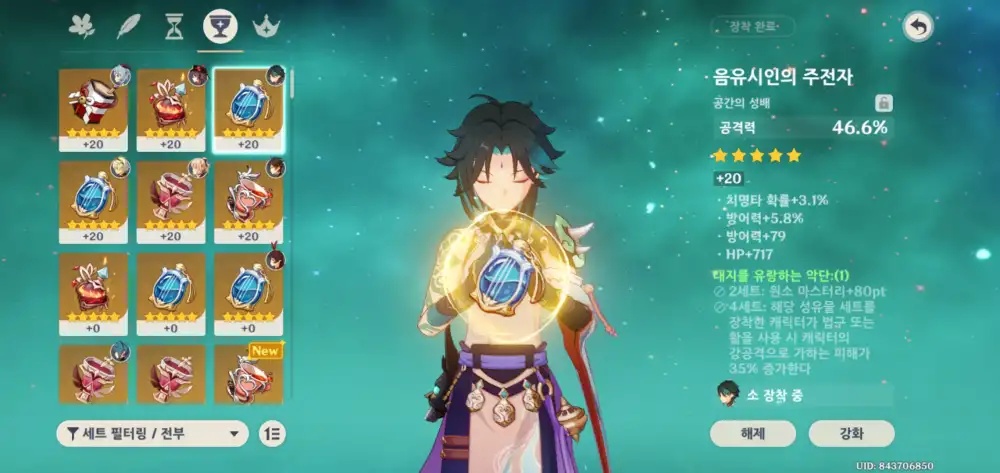Open the sort order list button
The width and height of the screenshot is (1000, 473).
[270, 433]
